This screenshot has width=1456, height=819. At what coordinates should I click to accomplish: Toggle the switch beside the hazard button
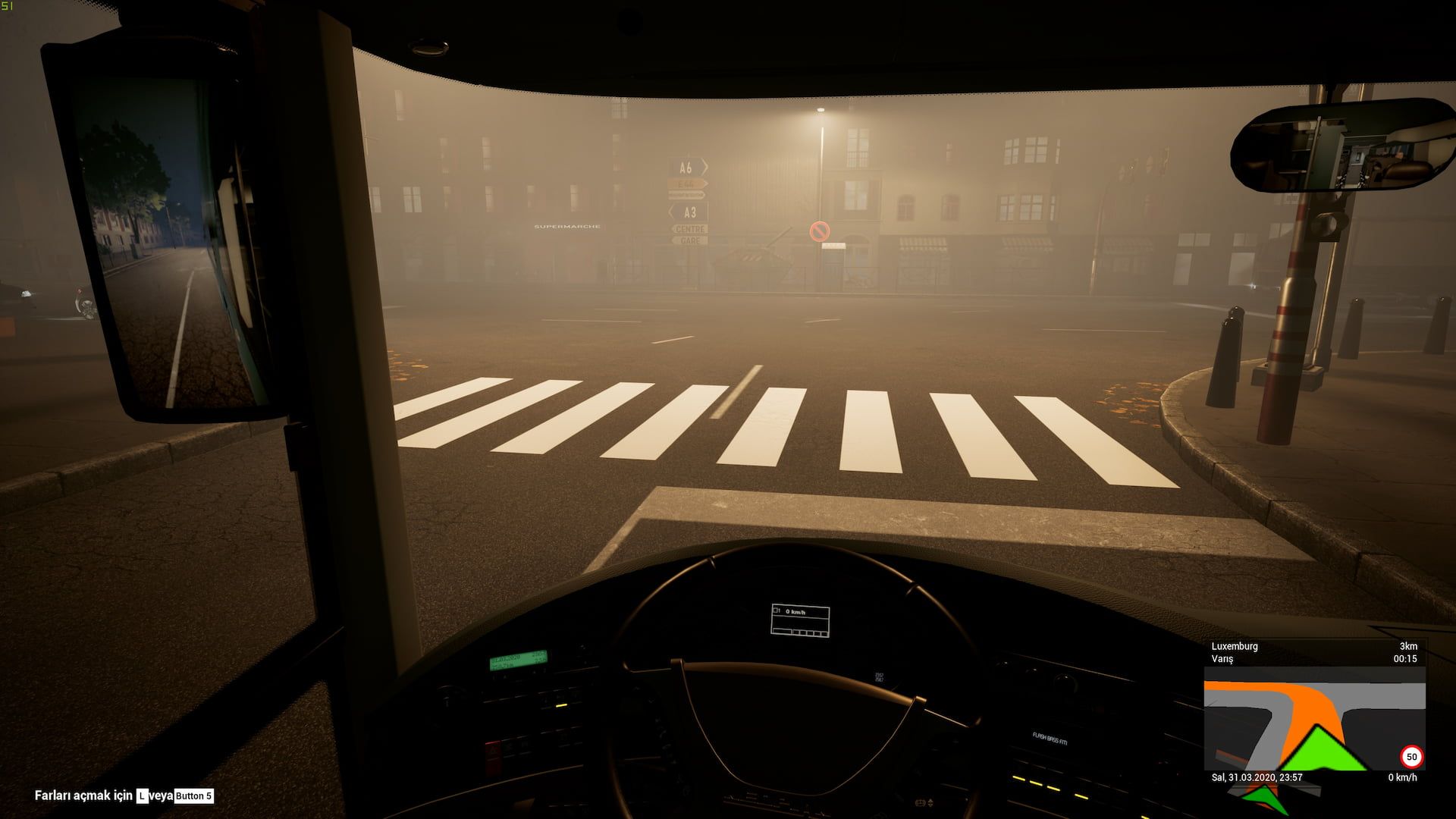point(510,746)
